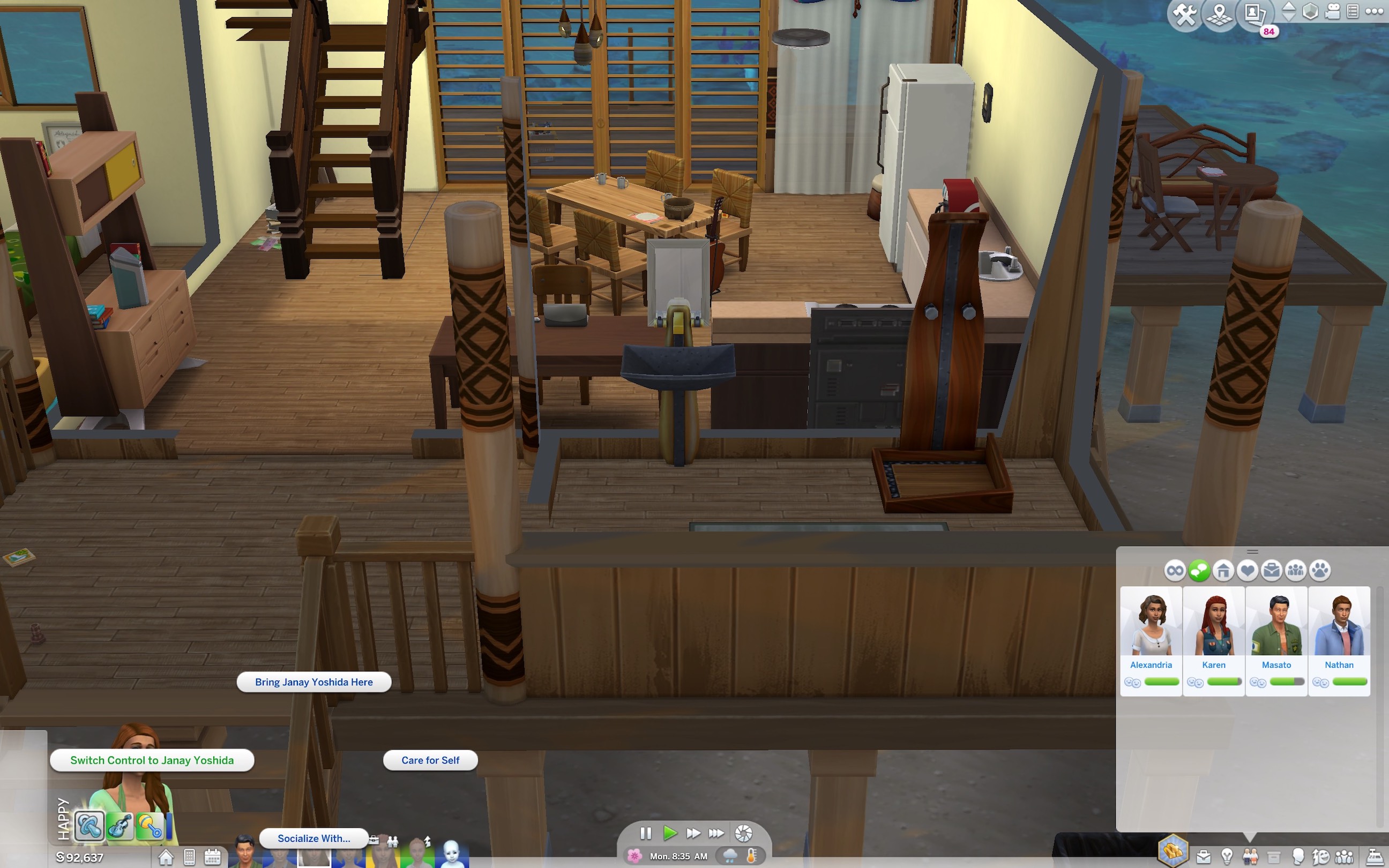Open the calendar icon in bottom bar

click(213, 858)
